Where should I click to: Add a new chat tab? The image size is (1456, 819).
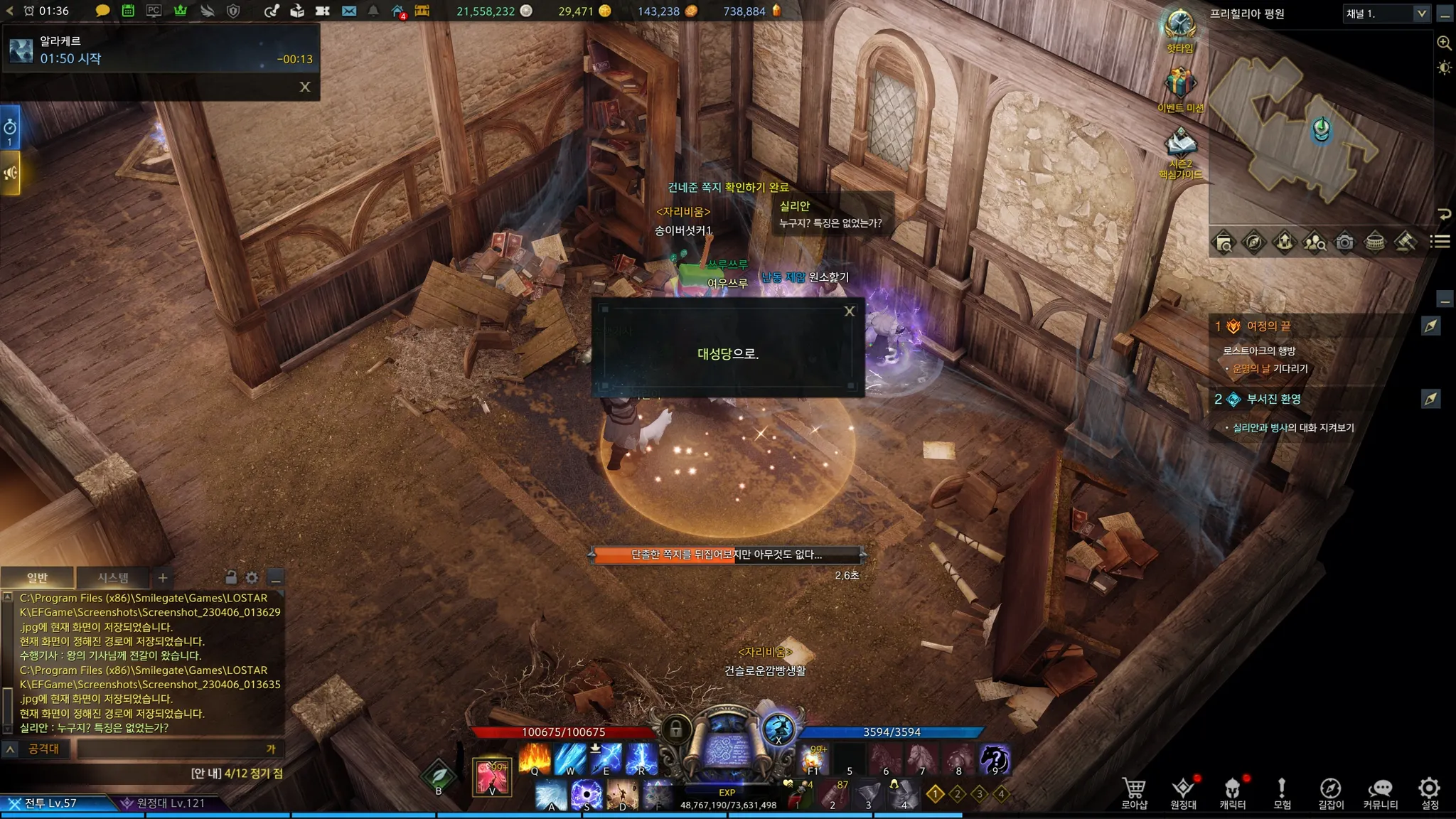point(163,577)
